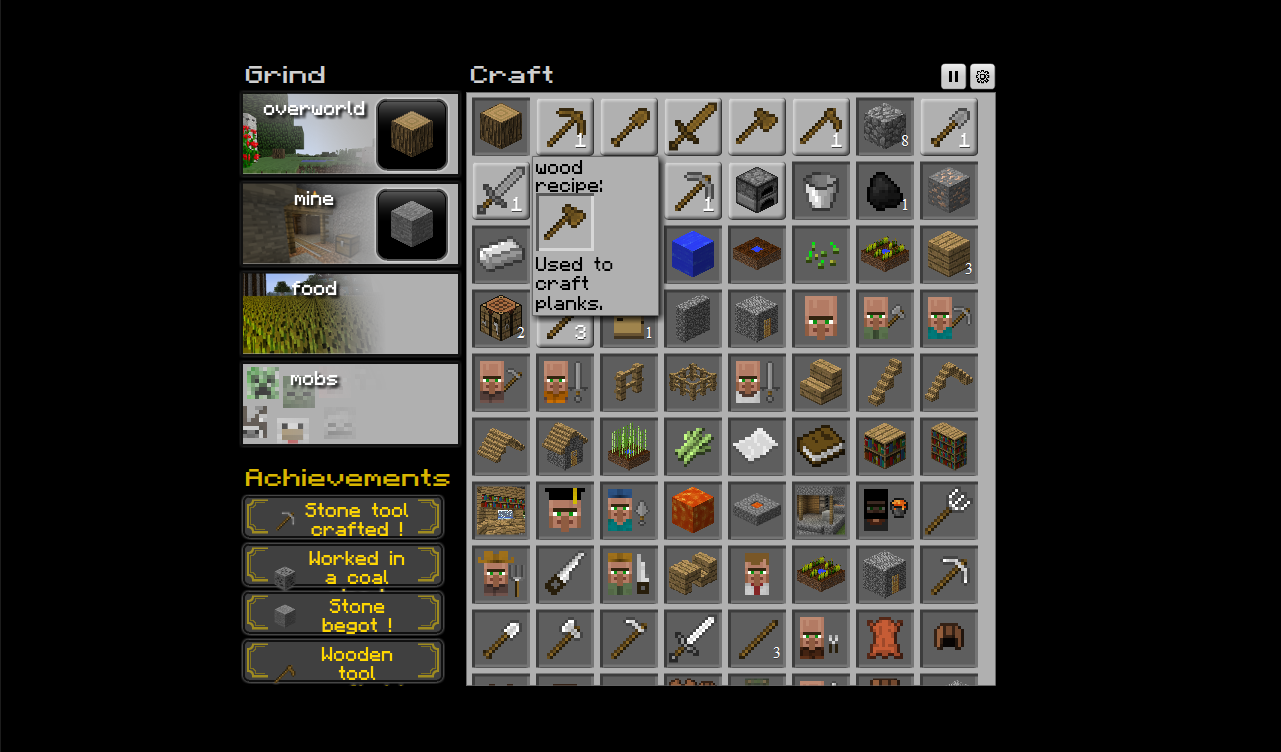Craft an iron bucket
This screenshot has width=1281, height=752.
pos(821,191)
